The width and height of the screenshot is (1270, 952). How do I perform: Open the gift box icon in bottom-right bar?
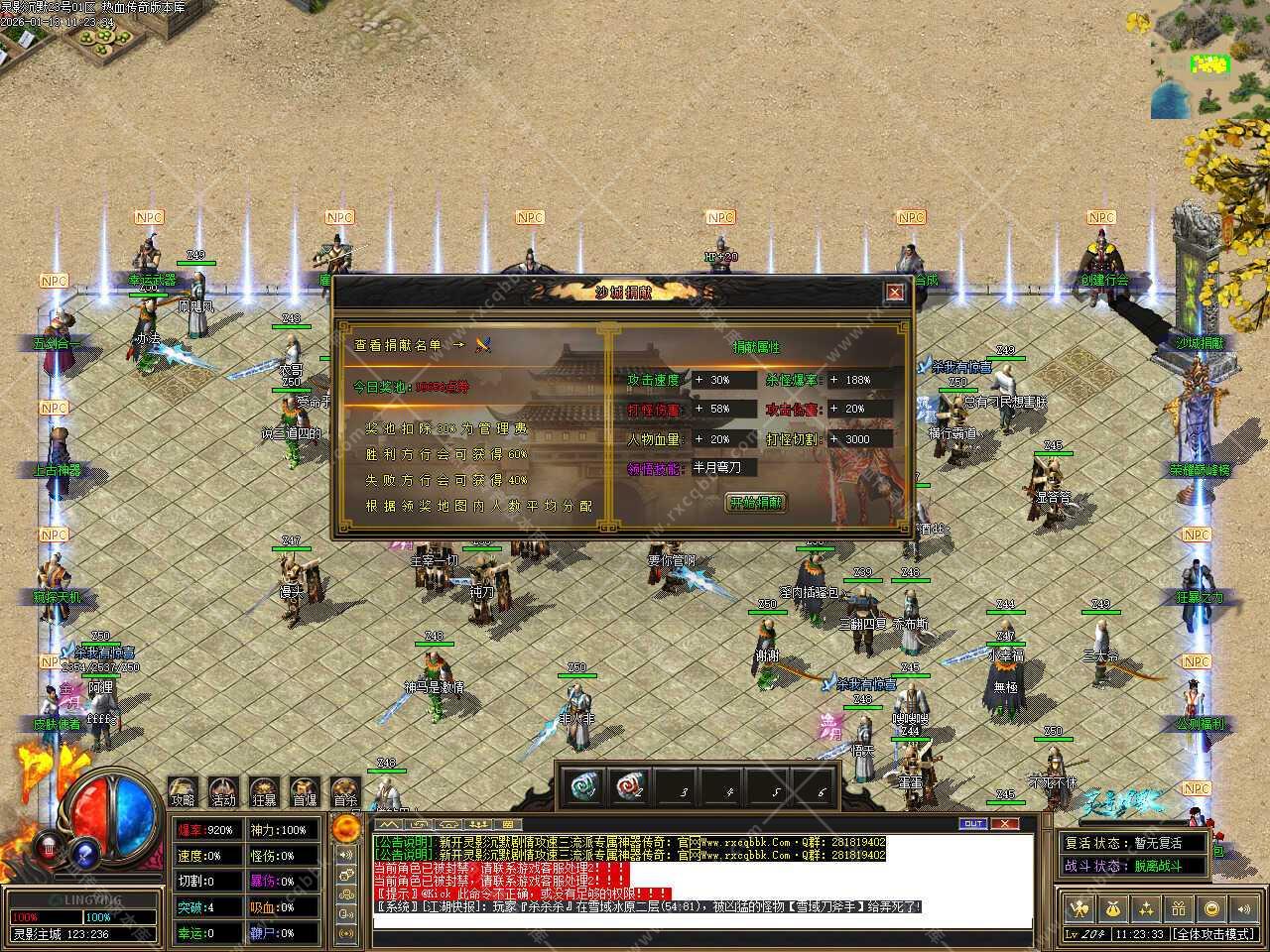[x=1179, y=908]
